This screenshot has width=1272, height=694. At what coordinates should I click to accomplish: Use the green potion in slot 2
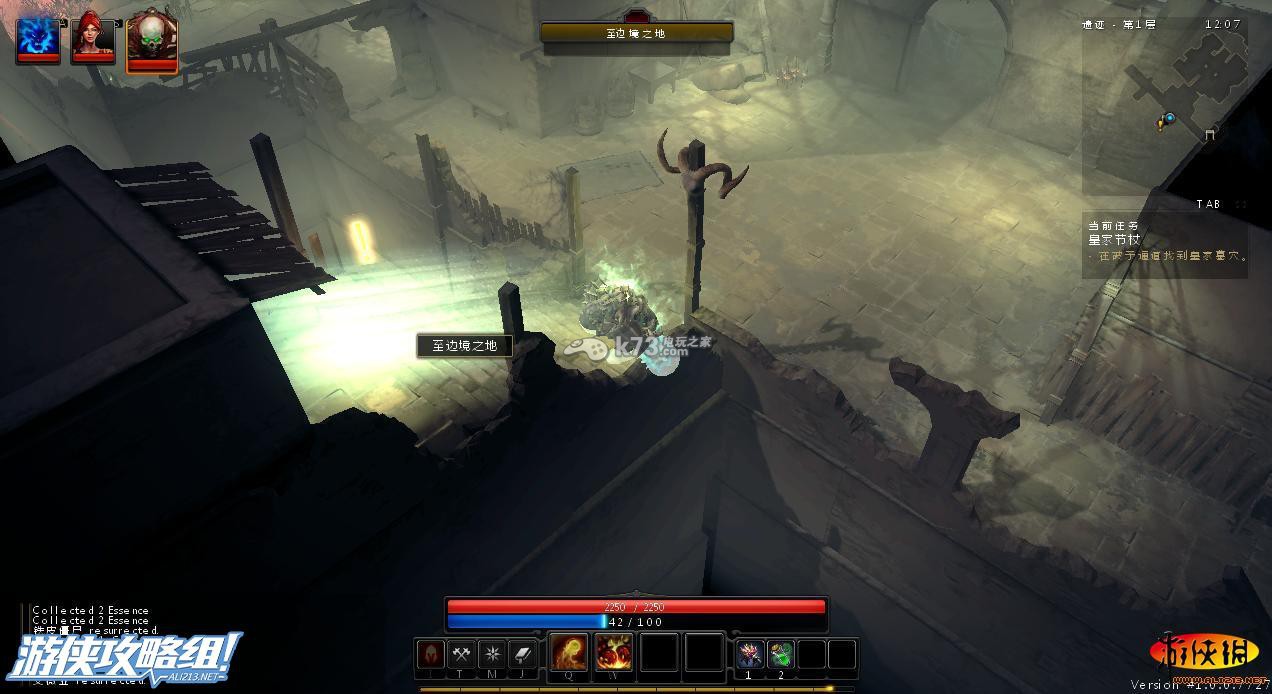click(781, 654)
